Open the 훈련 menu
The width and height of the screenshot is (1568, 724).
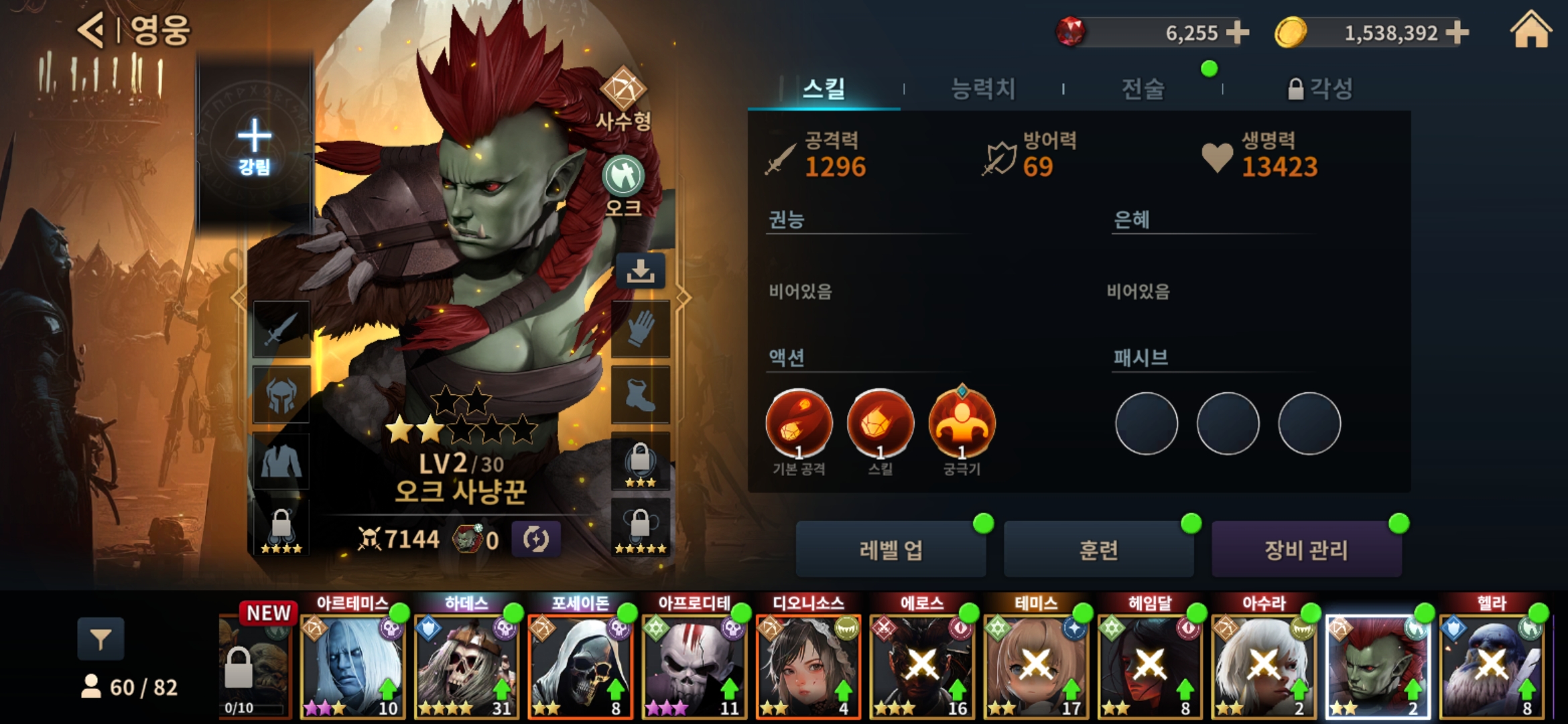[x=1098, y=550]
